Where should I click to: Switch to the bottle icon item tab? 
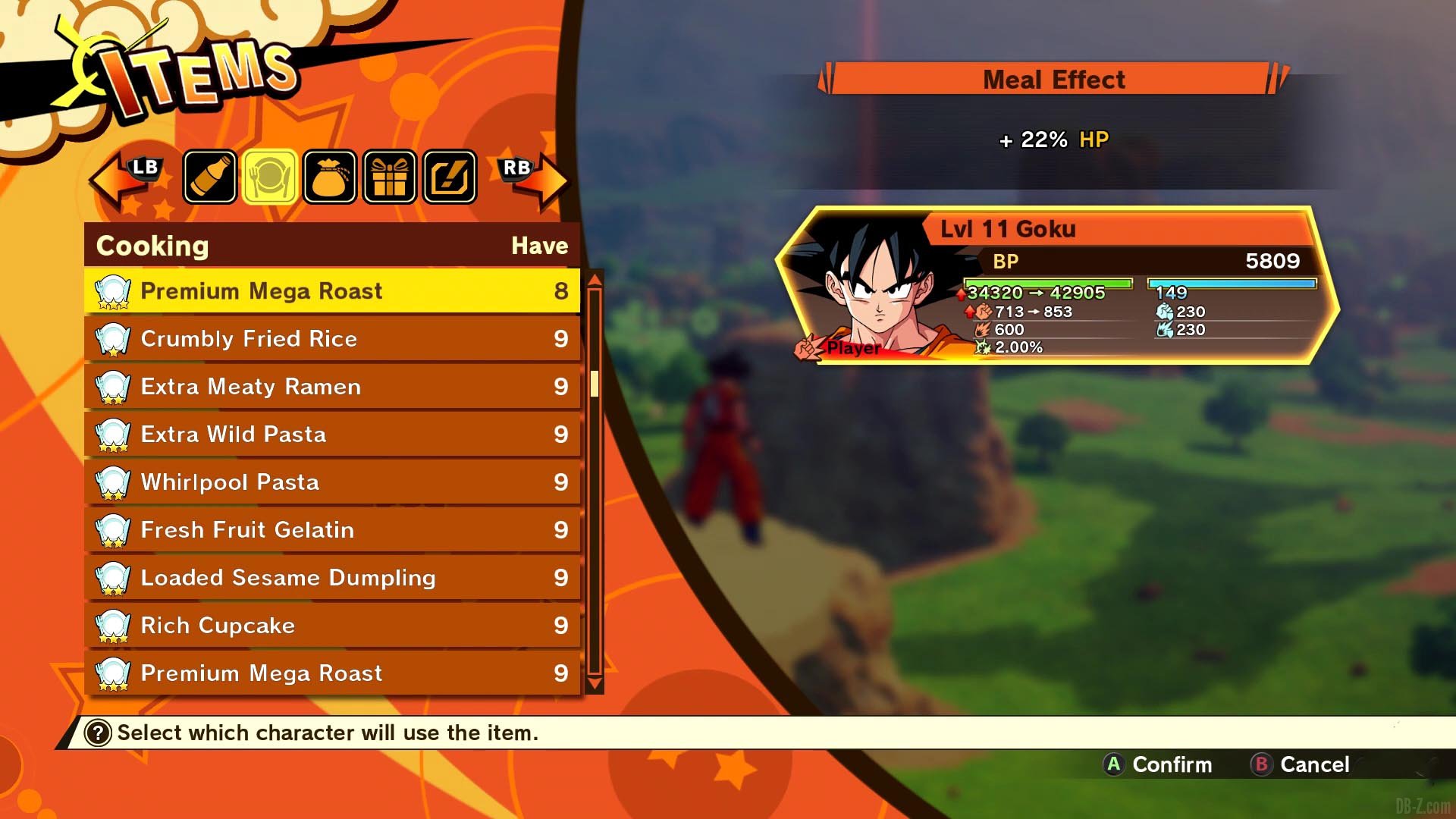pos(210,177)
